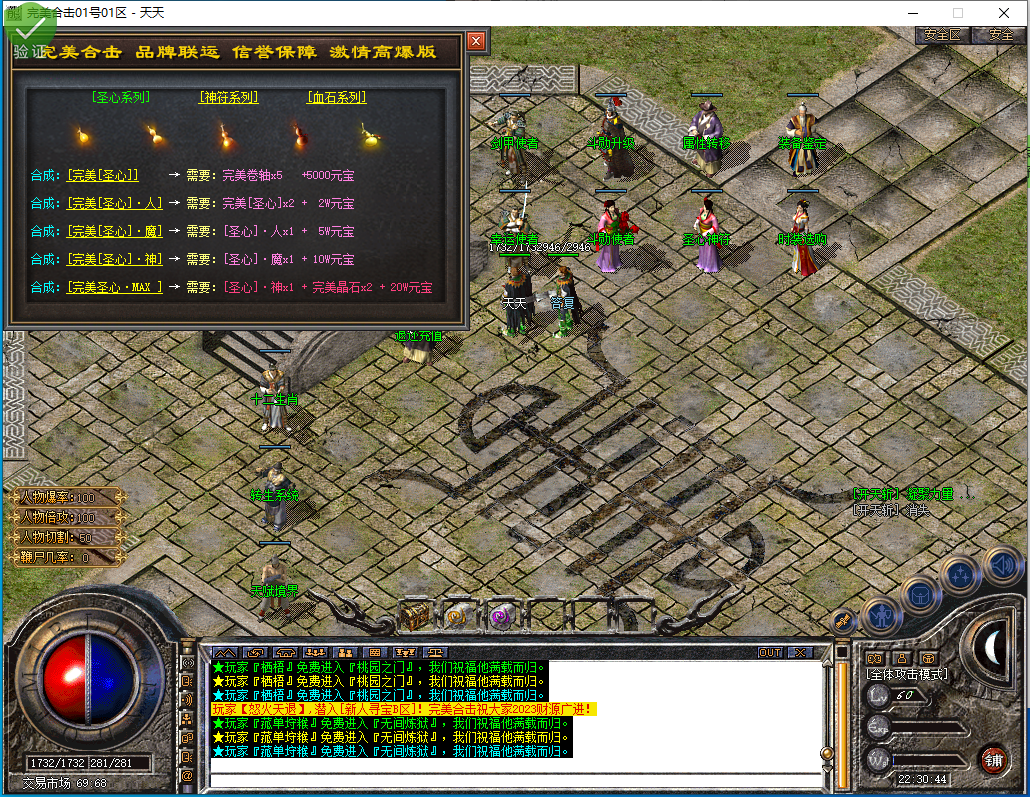Select the 完美[圣心]·神 synthesis option
The height and width of the screenshot is (797, 1030).
point(114,259)
